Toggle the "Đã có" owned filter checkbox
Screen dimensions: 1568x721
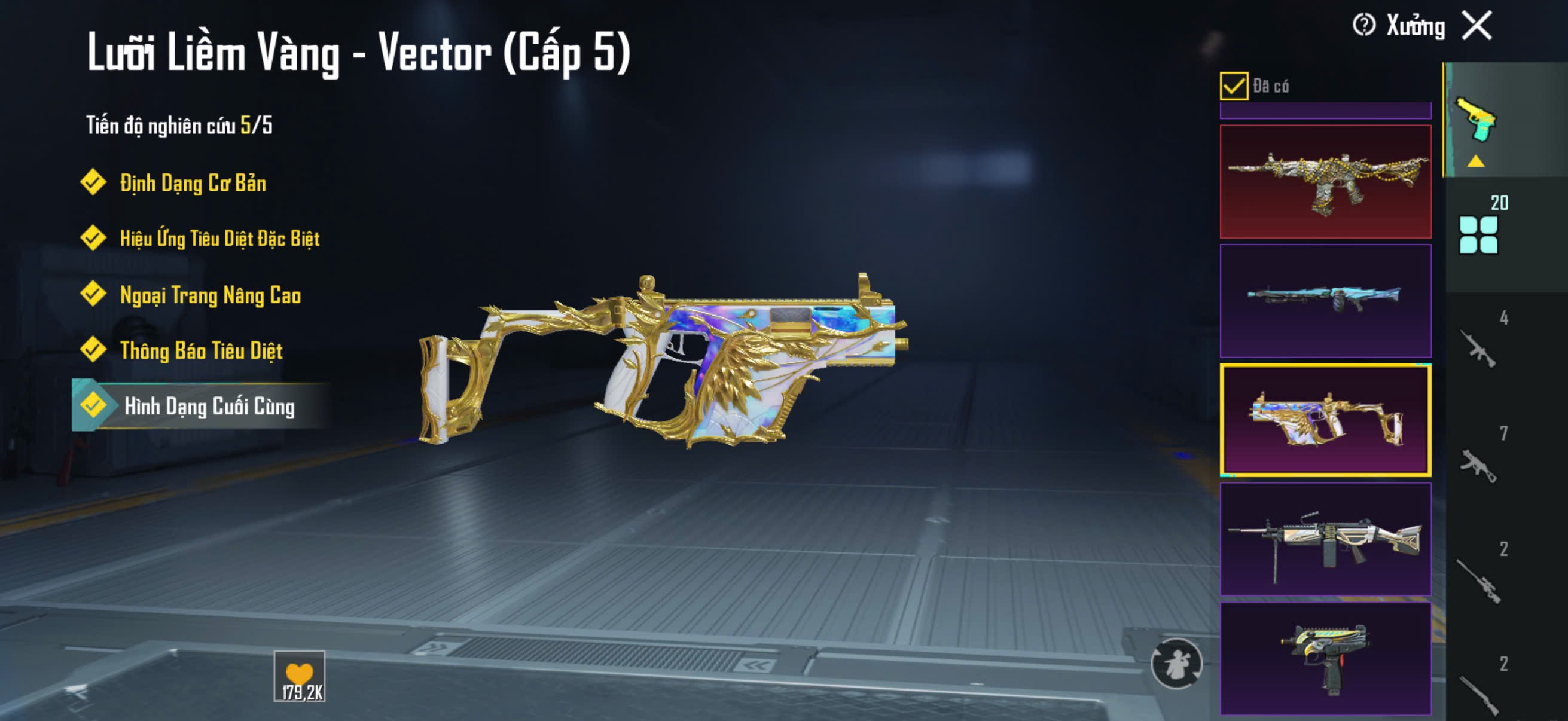[1233, 85]
